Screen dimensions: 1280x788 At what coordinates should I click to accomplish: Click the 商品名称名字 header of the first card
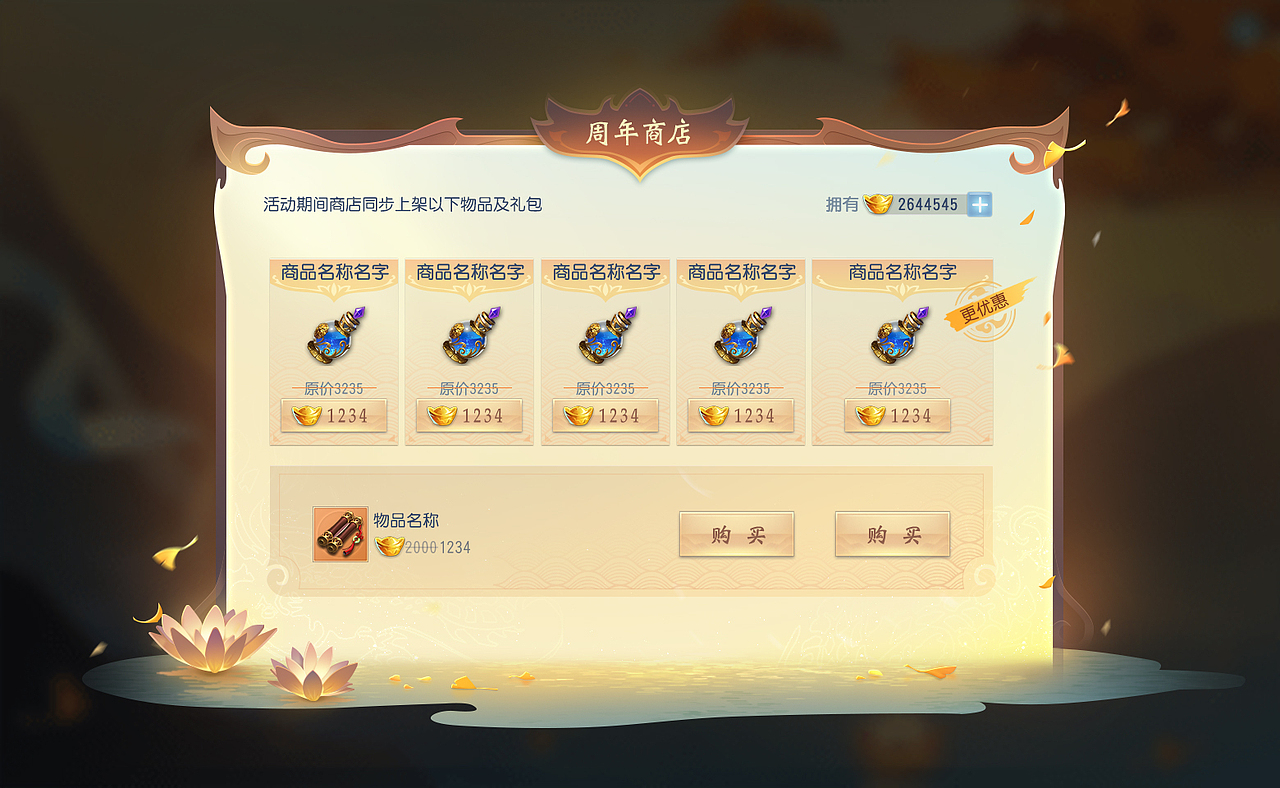pyautogui.click(x=334, y=271)
